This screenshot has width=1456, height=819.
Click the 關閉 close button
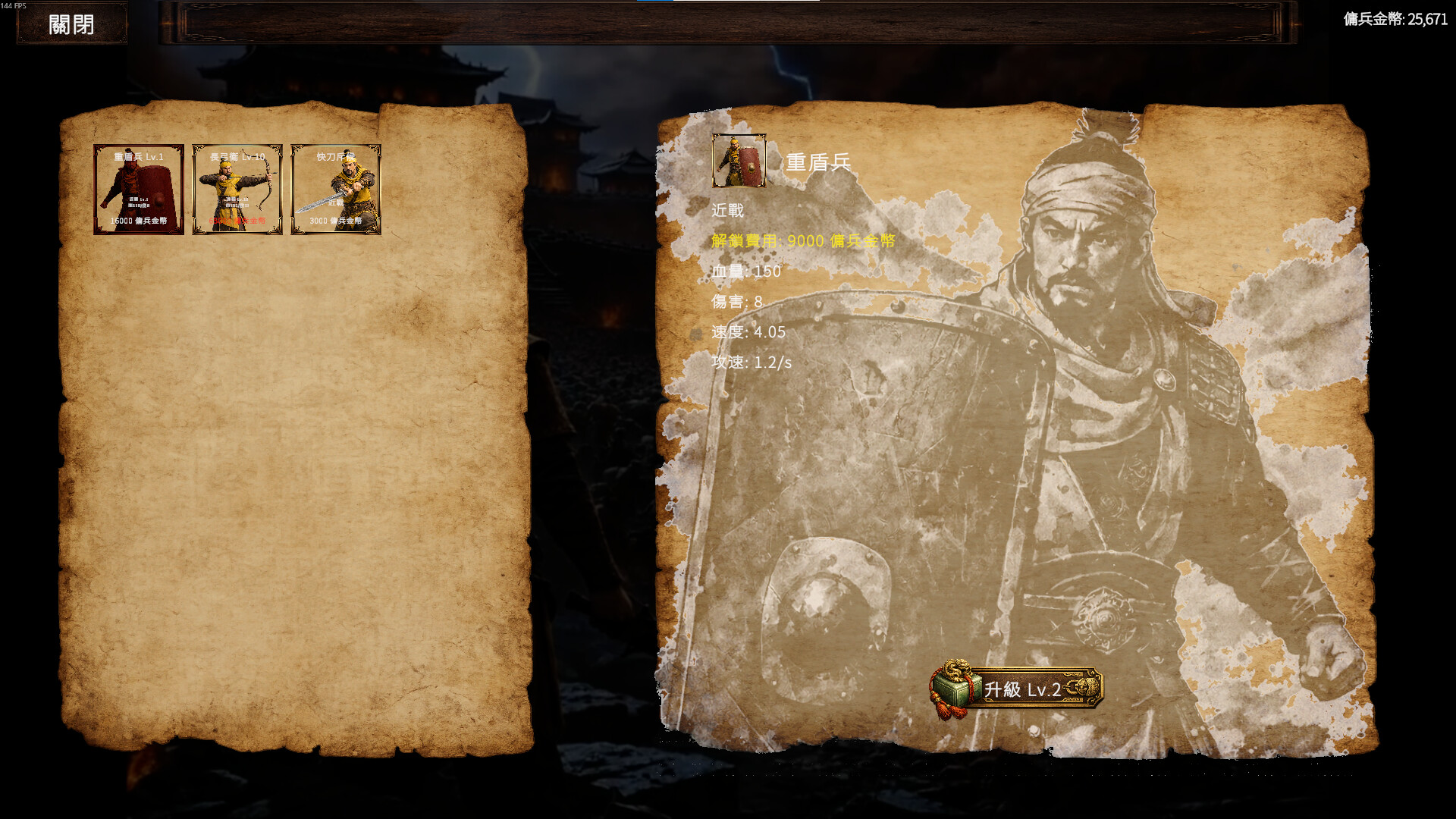click(x=71, y=23)
